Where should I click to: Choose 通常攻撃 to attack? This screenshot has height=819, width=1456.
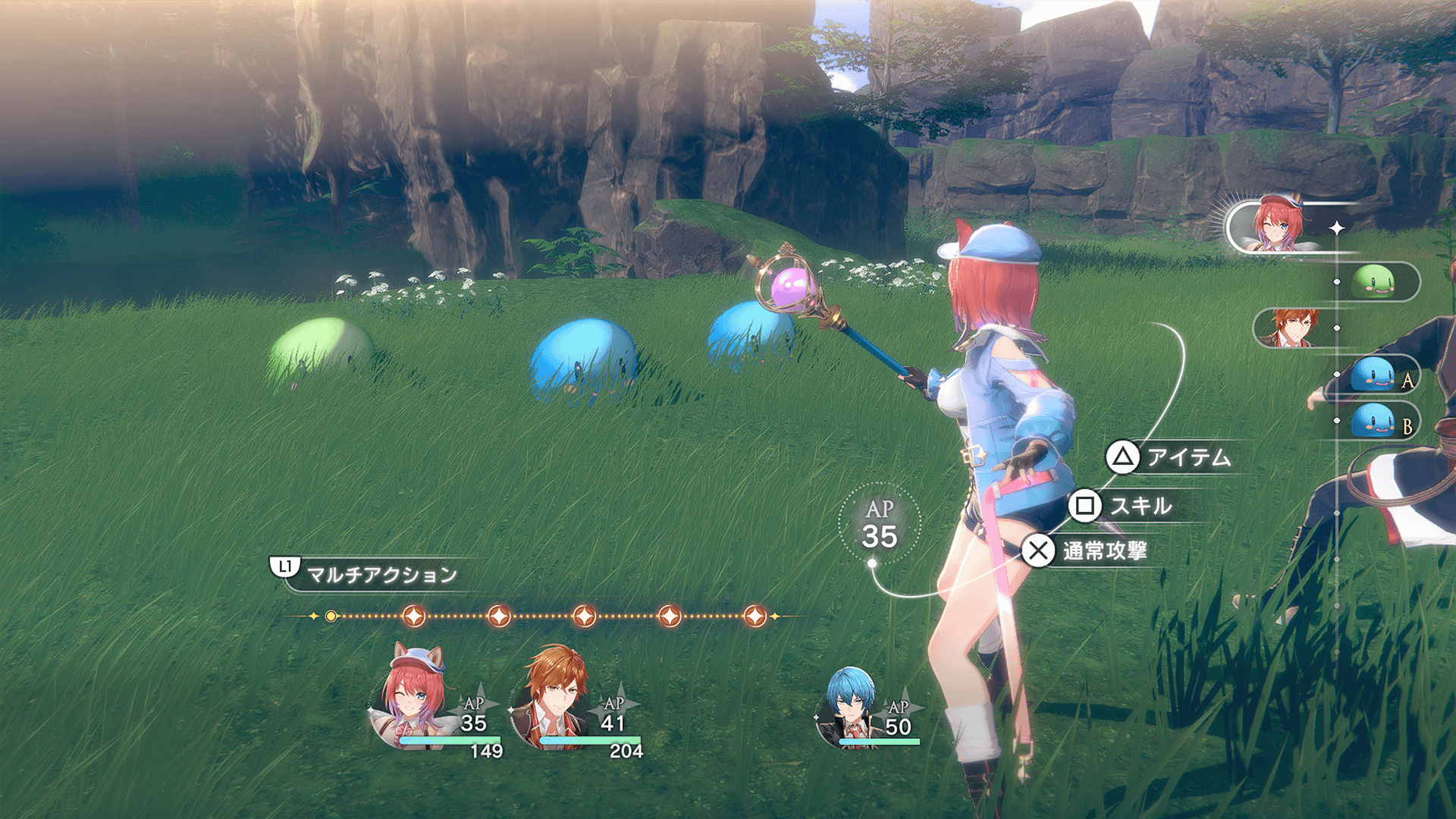click(1086, 551)
